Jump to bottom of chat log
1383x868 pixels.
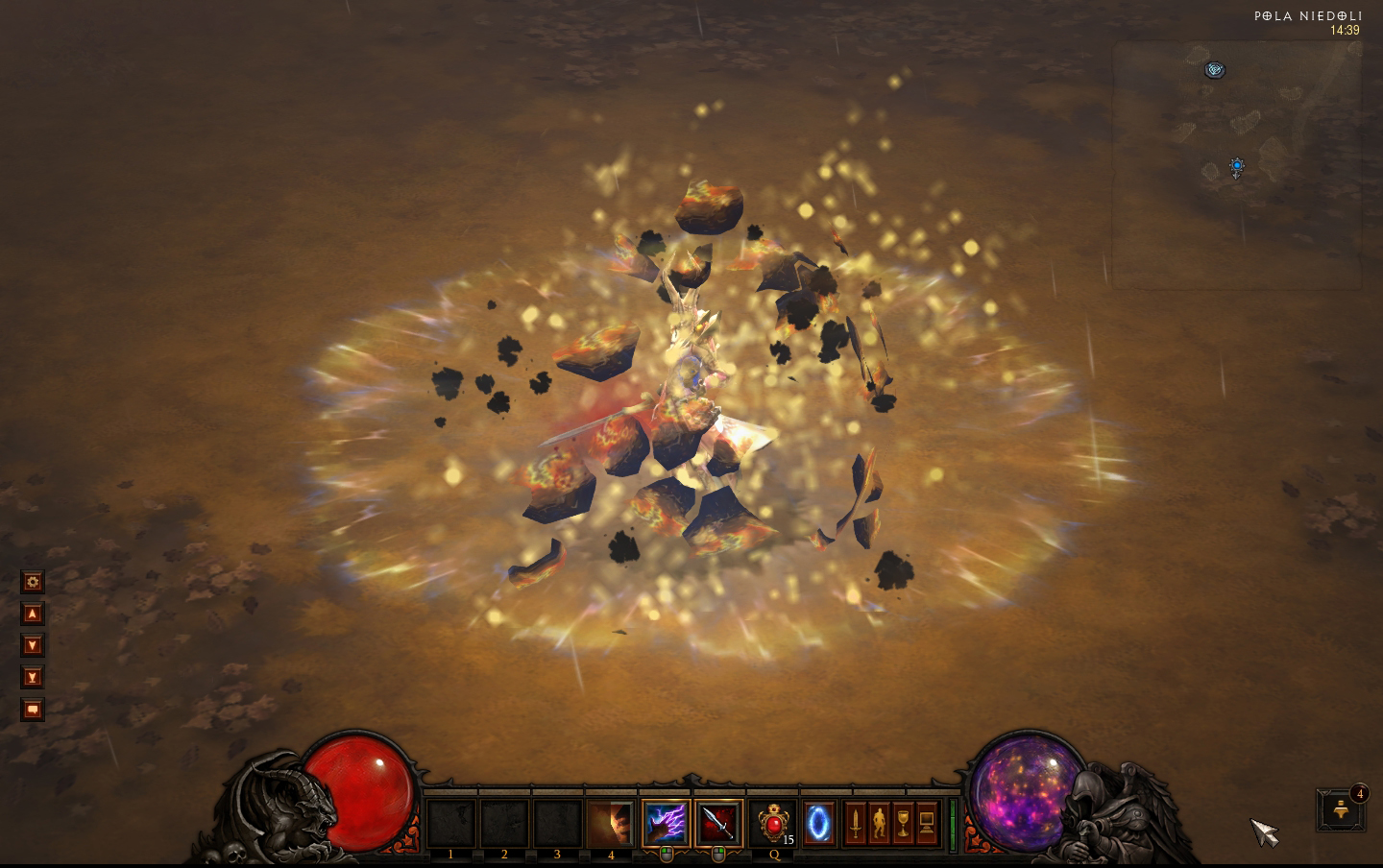(33, 678)
